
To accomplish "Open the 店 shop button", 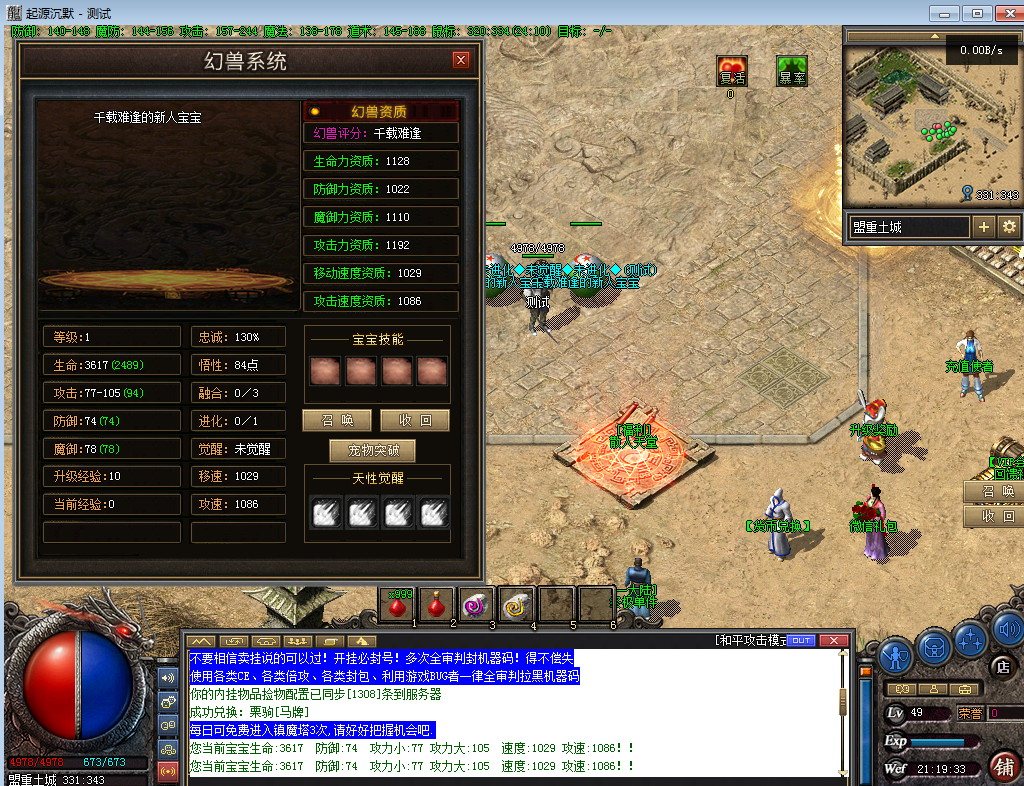I will 1002,666.
